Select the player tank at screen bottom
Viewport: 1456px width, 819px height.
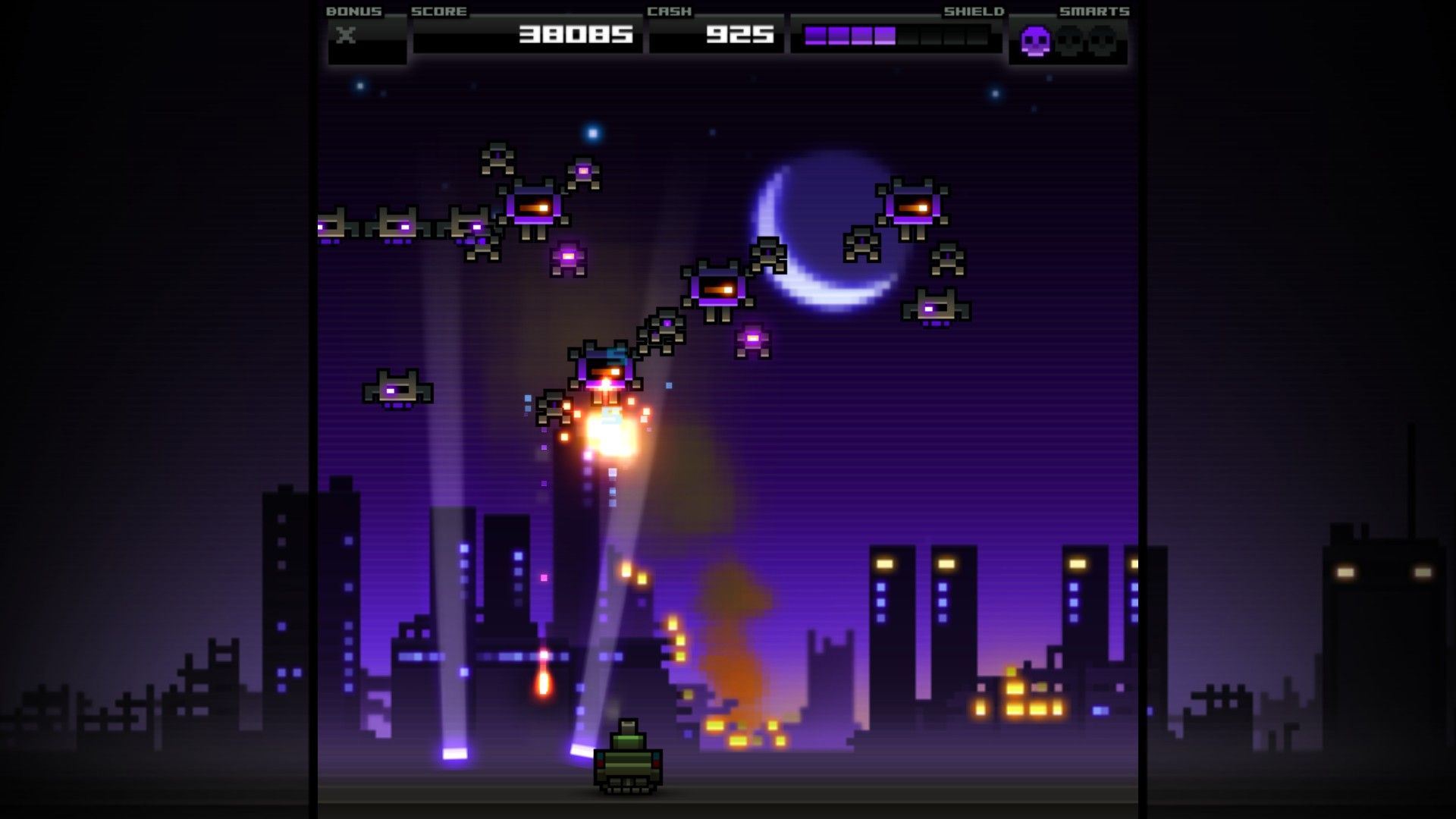click(x=629, y=766)
